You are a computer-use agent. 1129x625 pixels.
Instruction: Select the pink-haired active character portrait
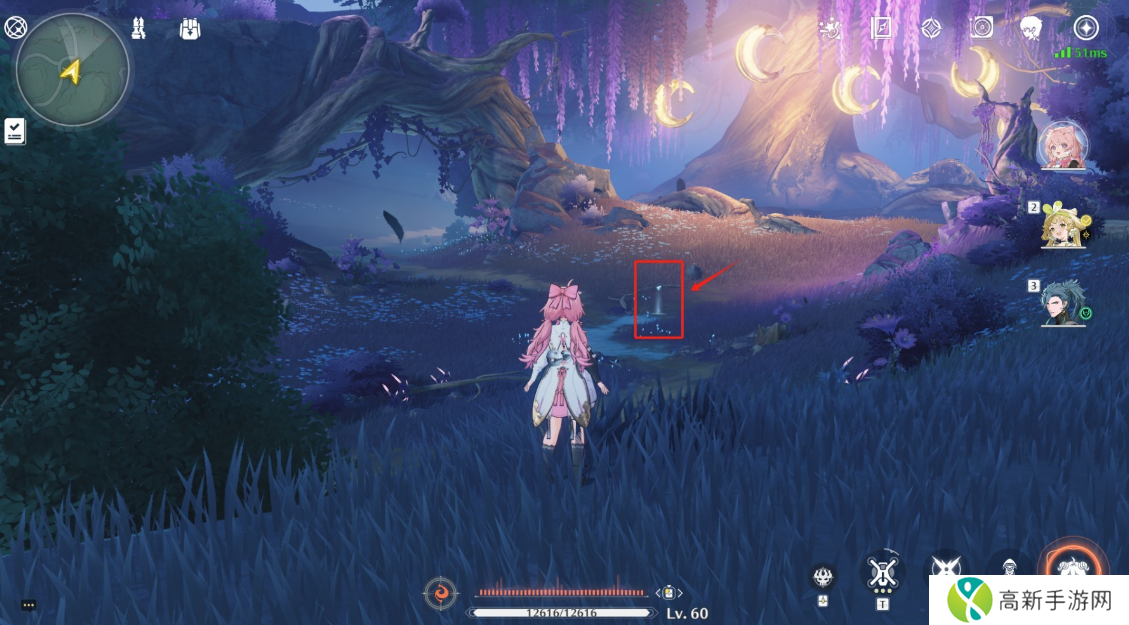click(x=1064, y=148)
